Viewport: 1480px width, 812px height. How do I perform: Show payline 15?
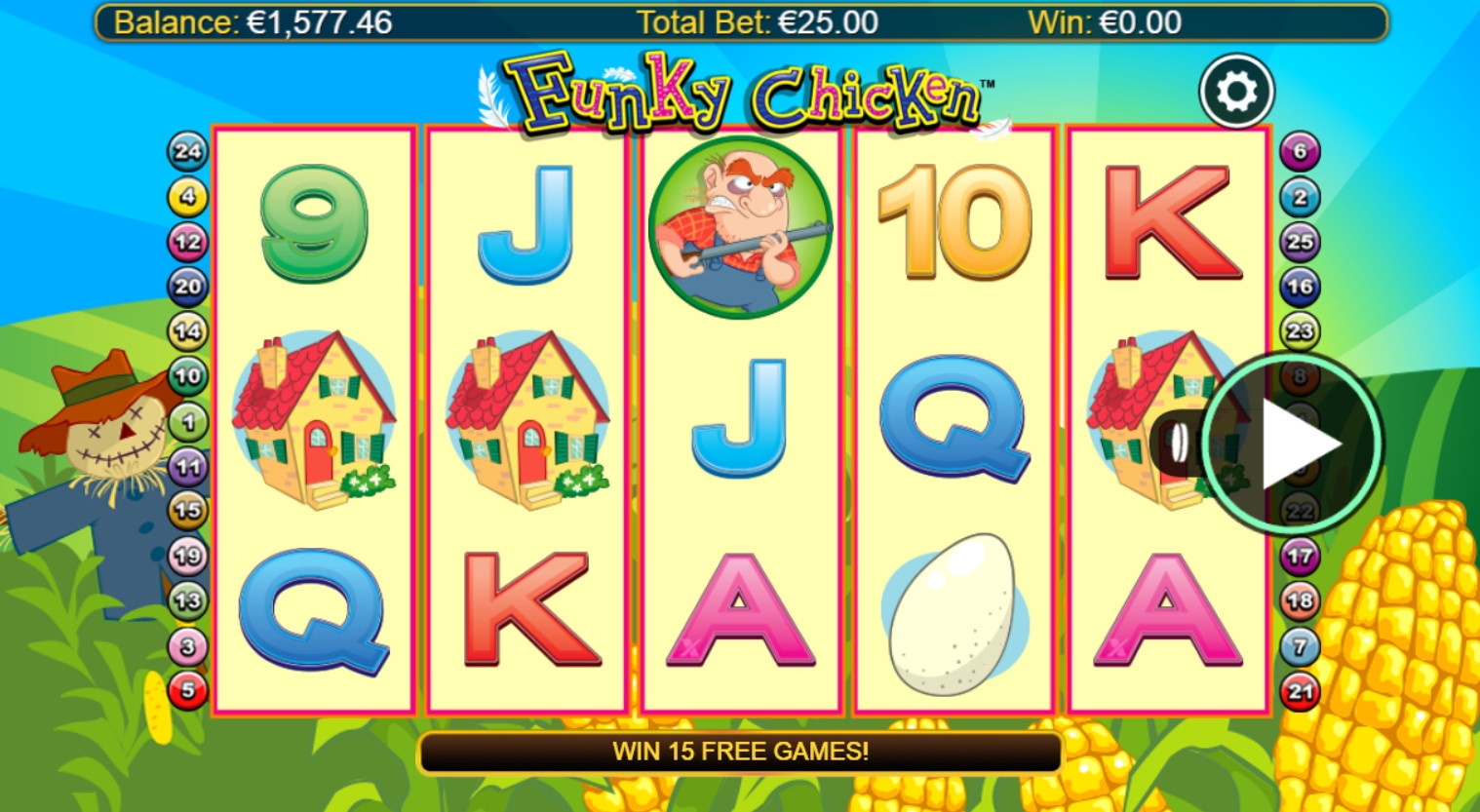(187, 509)
